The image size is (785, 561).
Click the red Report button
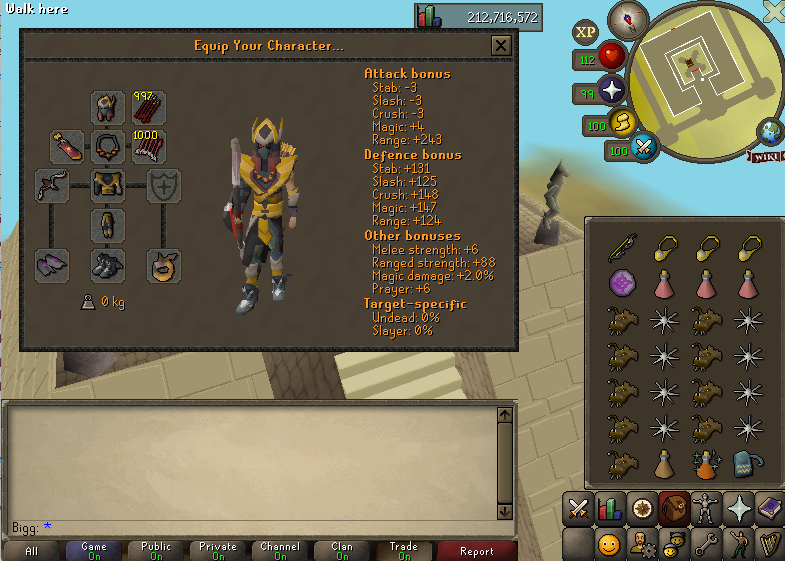pyautogui.click(x=477, y=551)
